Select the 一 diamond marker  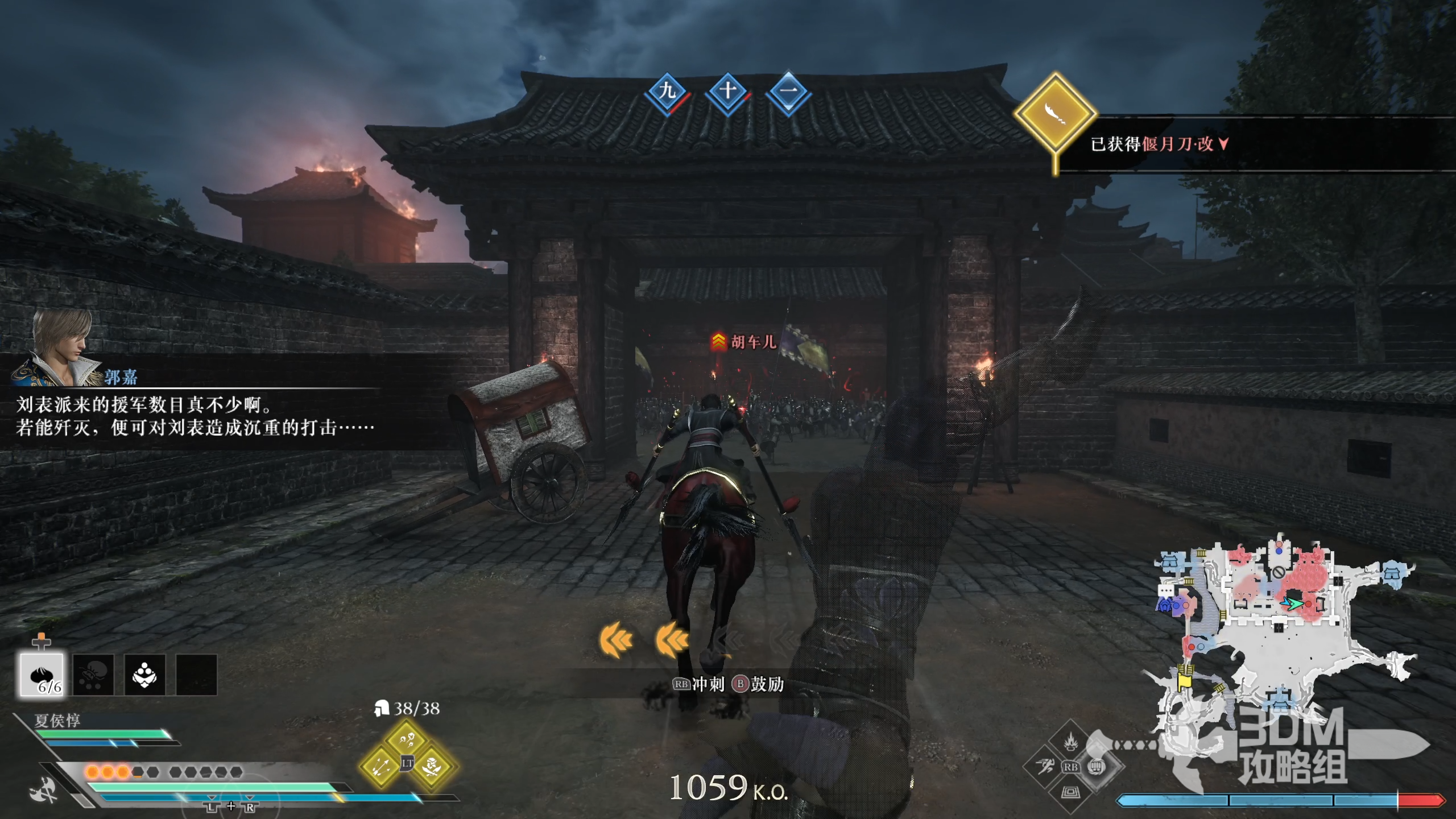(x=788, y=91)
